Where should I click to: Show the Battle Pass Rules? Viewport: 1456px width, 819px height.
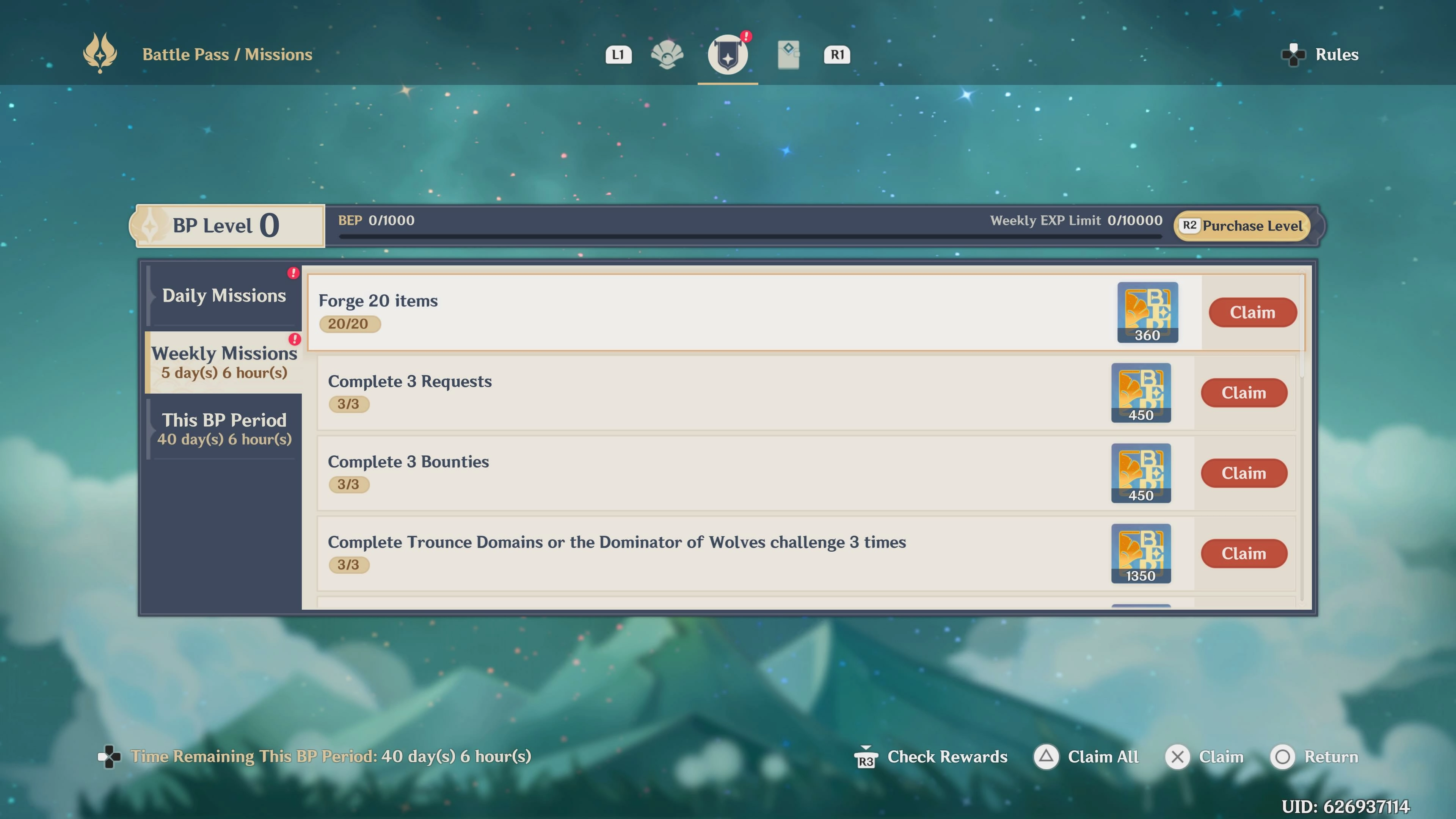[x=1320, y=55]
